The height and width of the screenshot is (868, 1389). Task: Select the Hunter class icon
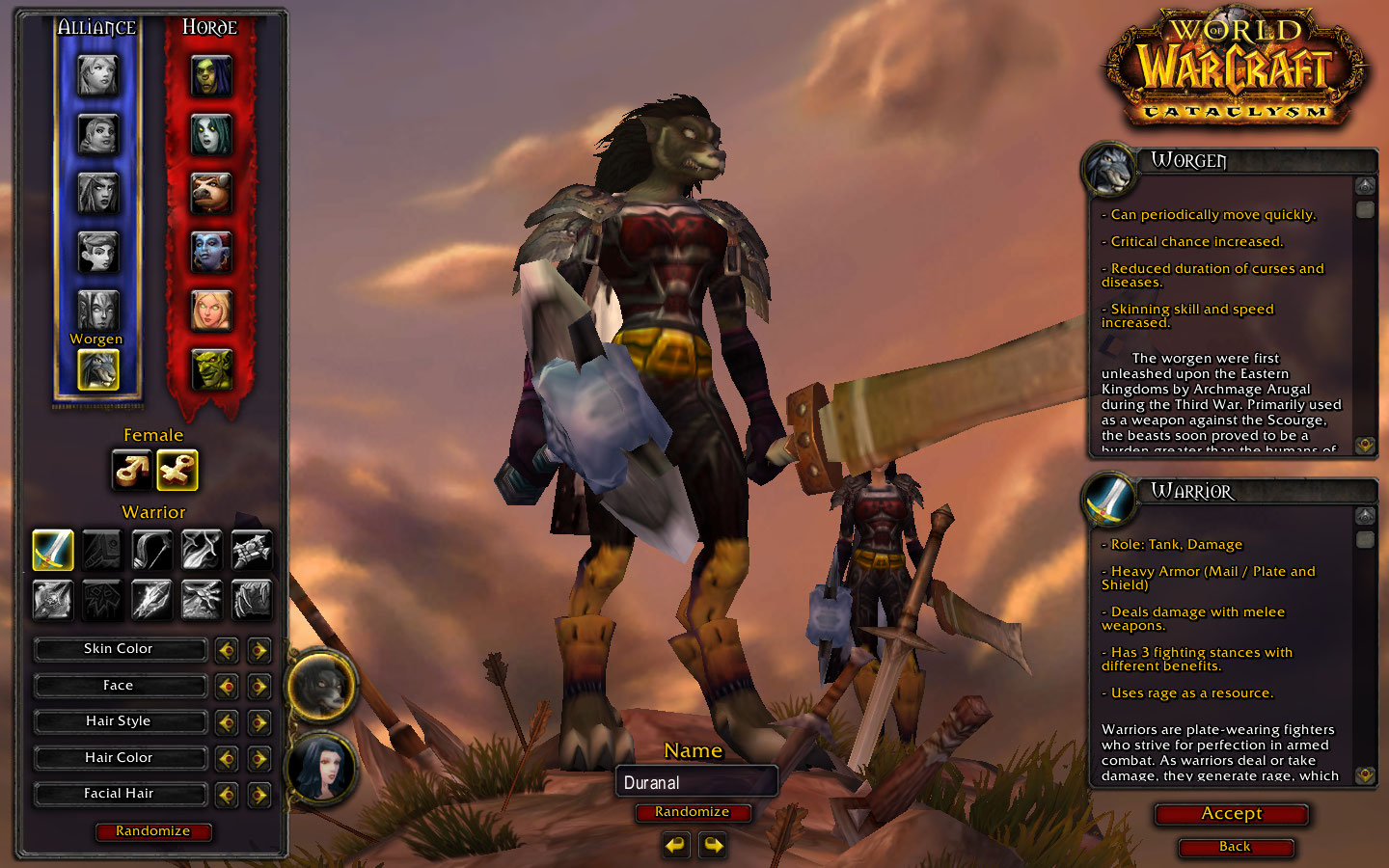coord(152,550)
